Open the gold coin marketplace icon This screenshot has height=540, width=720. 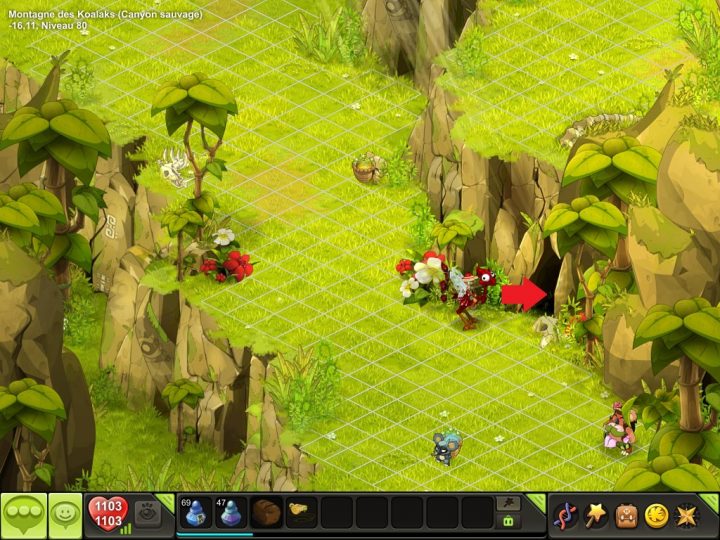click(656, 515)
